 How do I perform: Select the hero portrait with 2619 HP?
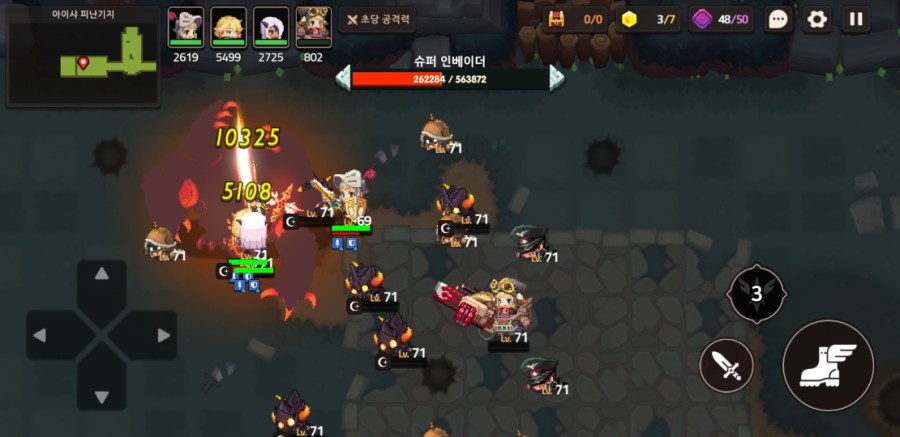point(186,26)
